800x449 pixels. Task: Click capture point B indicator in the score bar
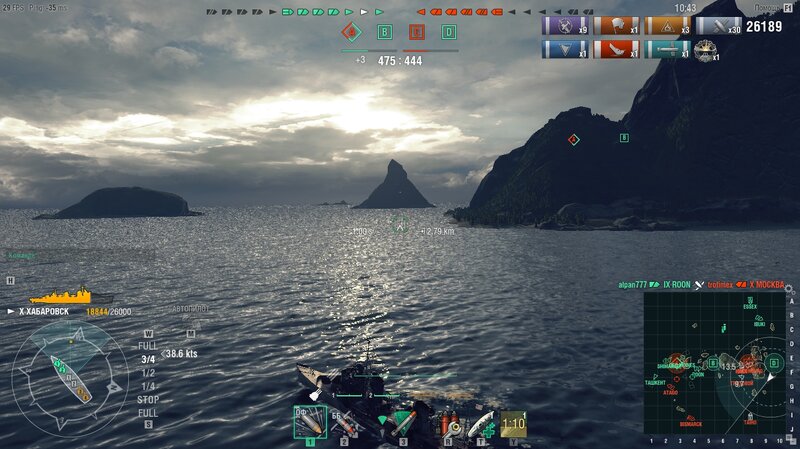point(384,32)
